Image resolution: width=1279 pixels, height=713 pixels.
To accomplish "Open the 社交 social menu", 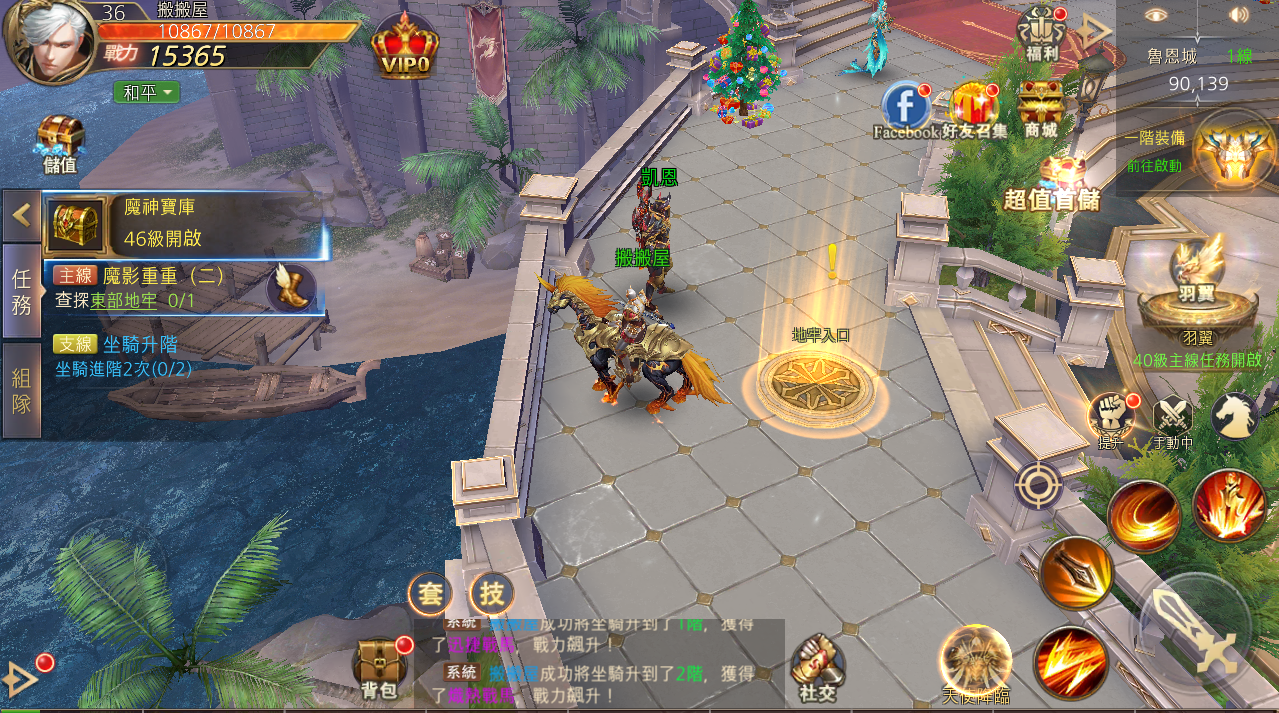I will [818, 667].
